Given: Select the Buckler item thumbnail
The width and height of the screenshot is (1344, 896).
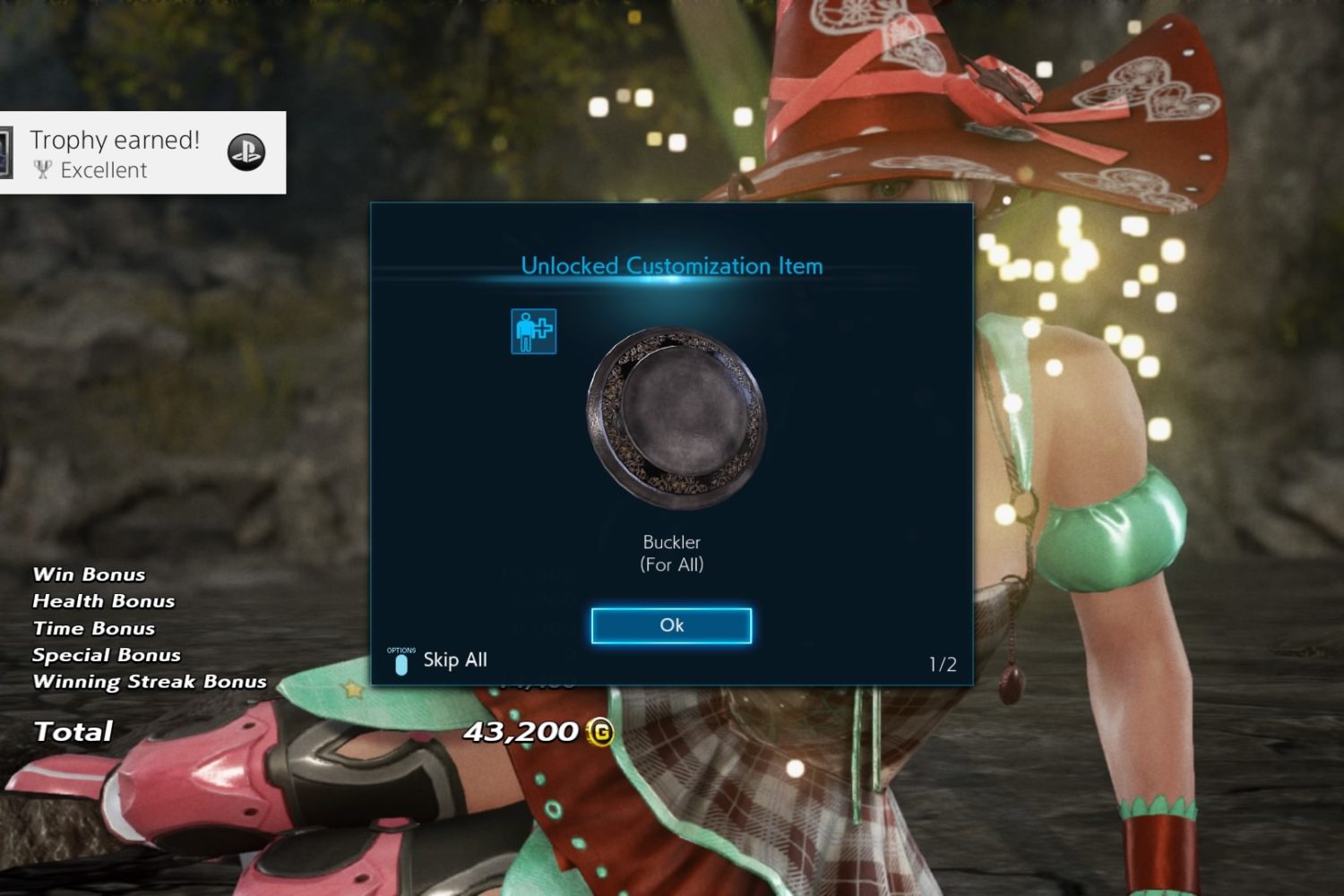Looking at the screenshot, I should (x=676, y=417).
